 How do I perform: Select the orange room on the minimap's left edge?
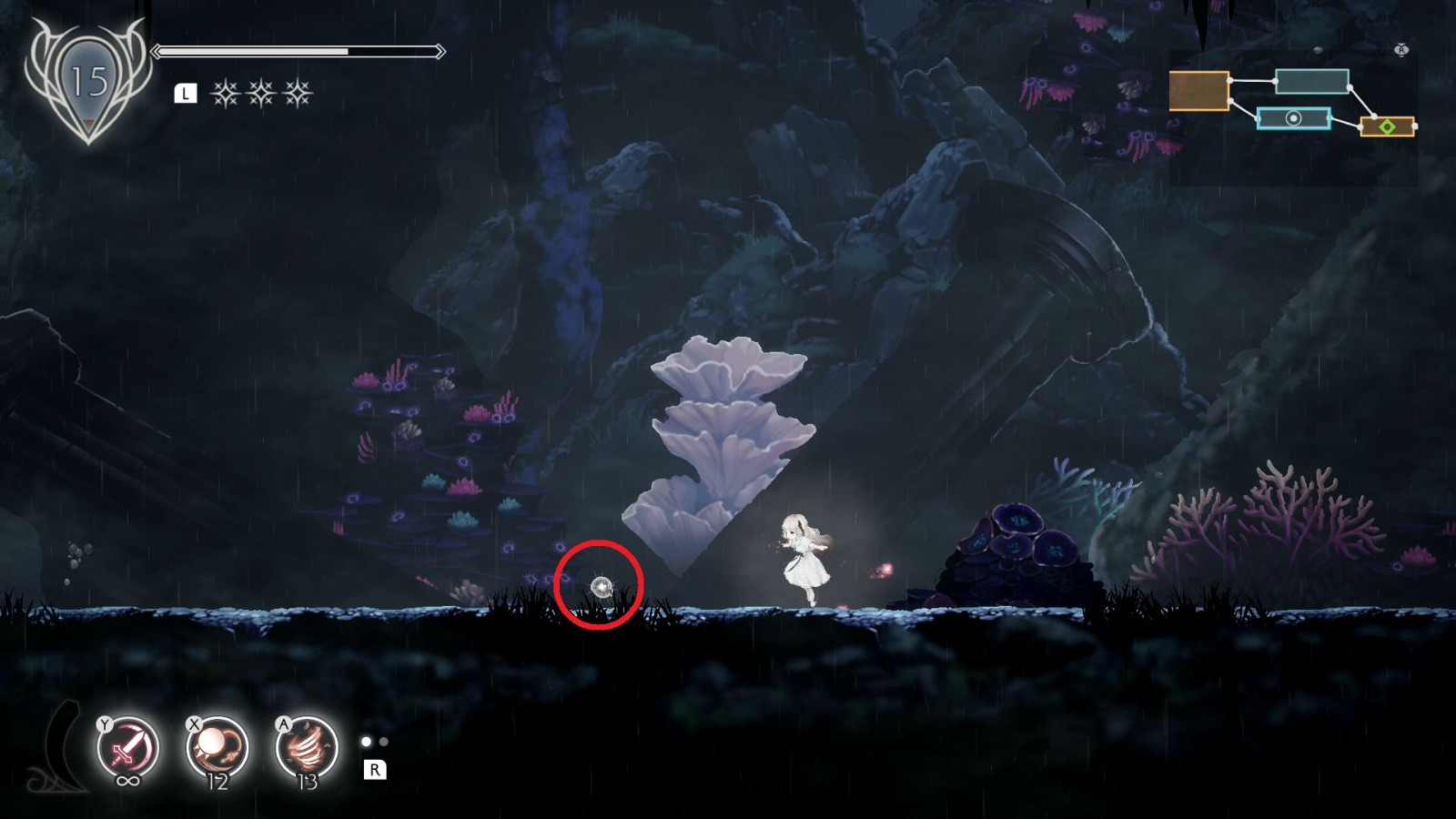pyautogui.click(x=1198, y=91)
